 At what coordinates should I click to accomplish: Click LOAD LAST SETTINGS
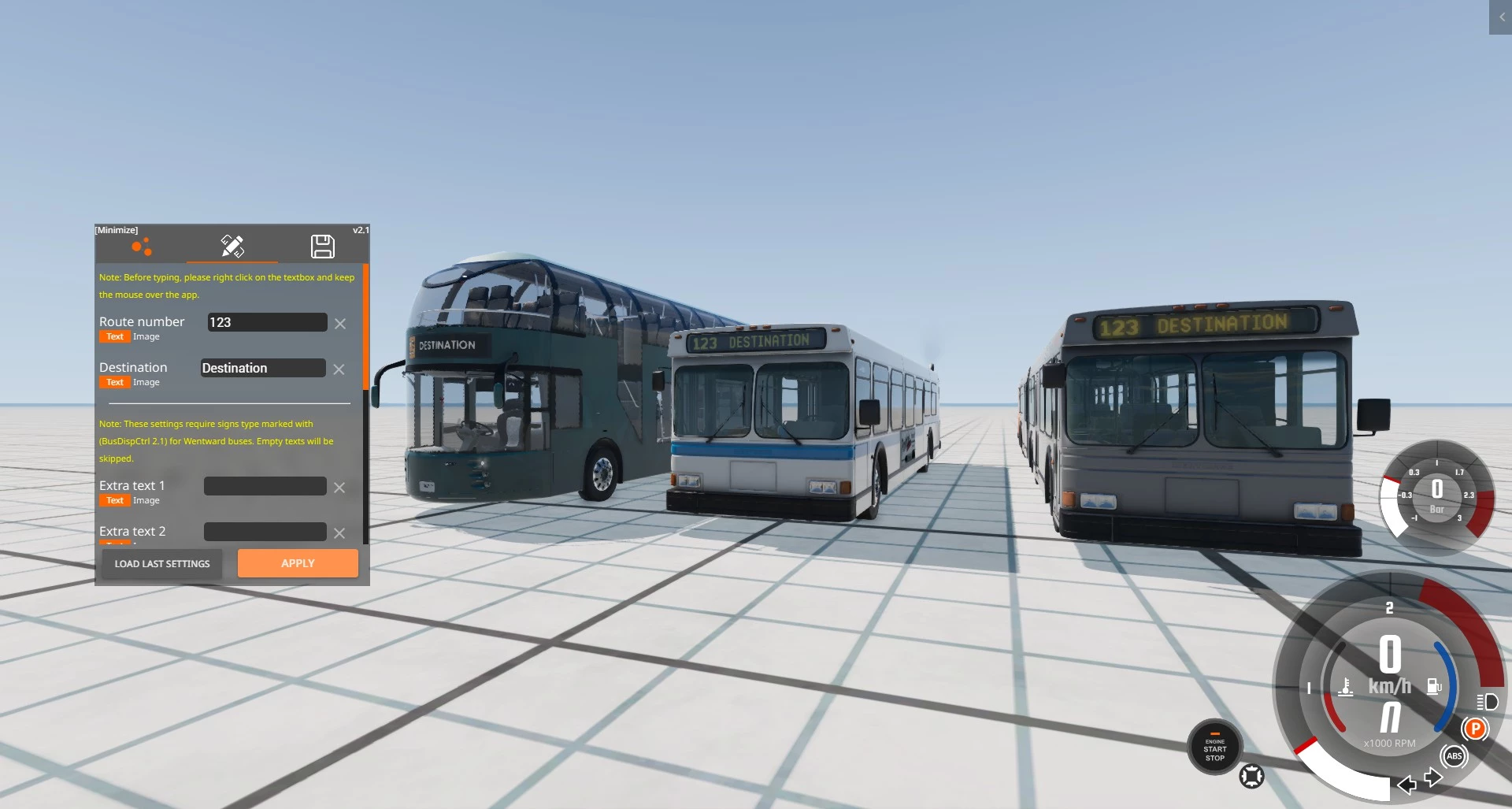pos(161,563)
